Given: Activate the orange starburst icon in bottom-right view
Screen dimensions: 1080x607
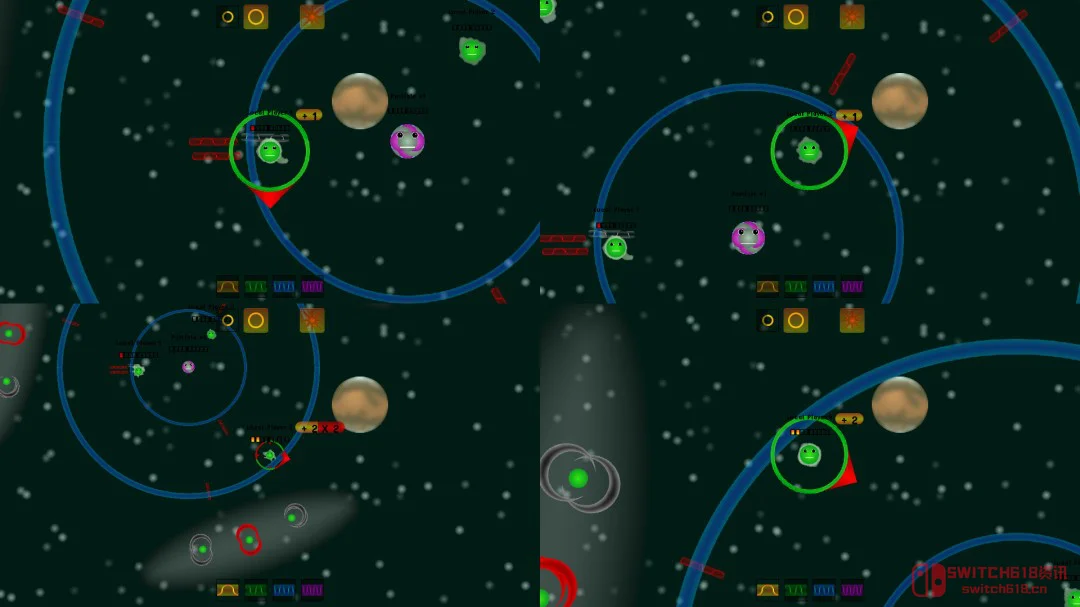Looking at the screenshot, I should coord(852,320).
